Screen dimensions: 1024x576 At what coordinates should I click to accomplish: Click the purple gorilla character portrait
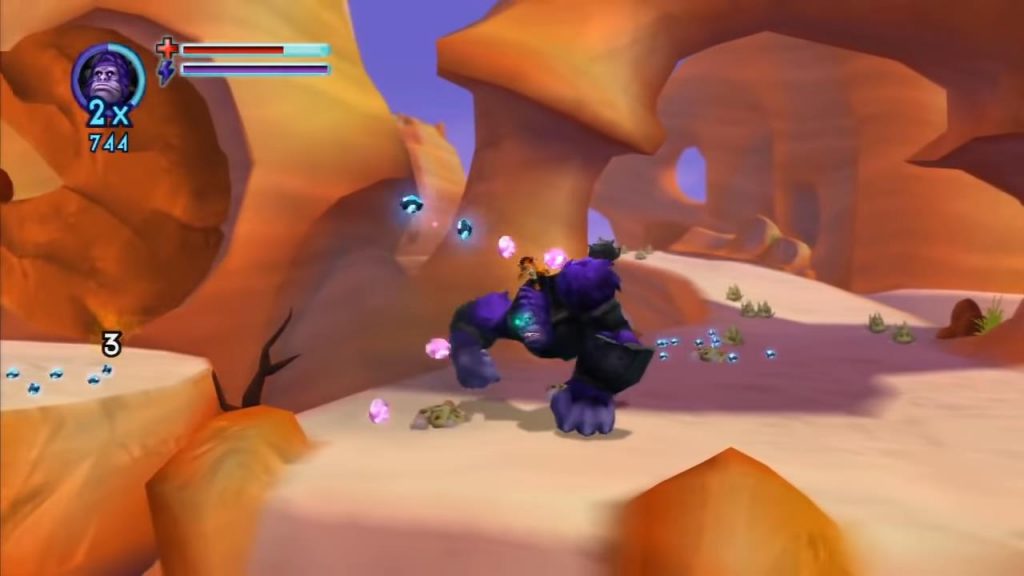coord(107,77)
